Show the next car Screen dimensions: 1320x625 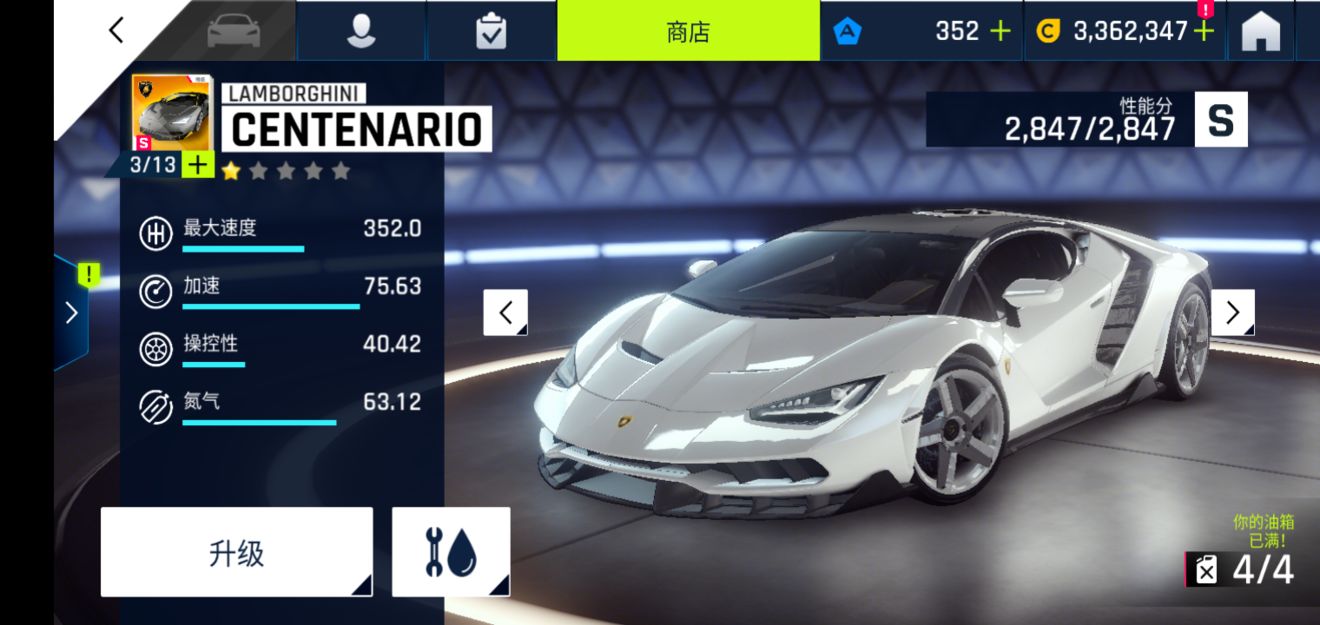(1233, 313)
